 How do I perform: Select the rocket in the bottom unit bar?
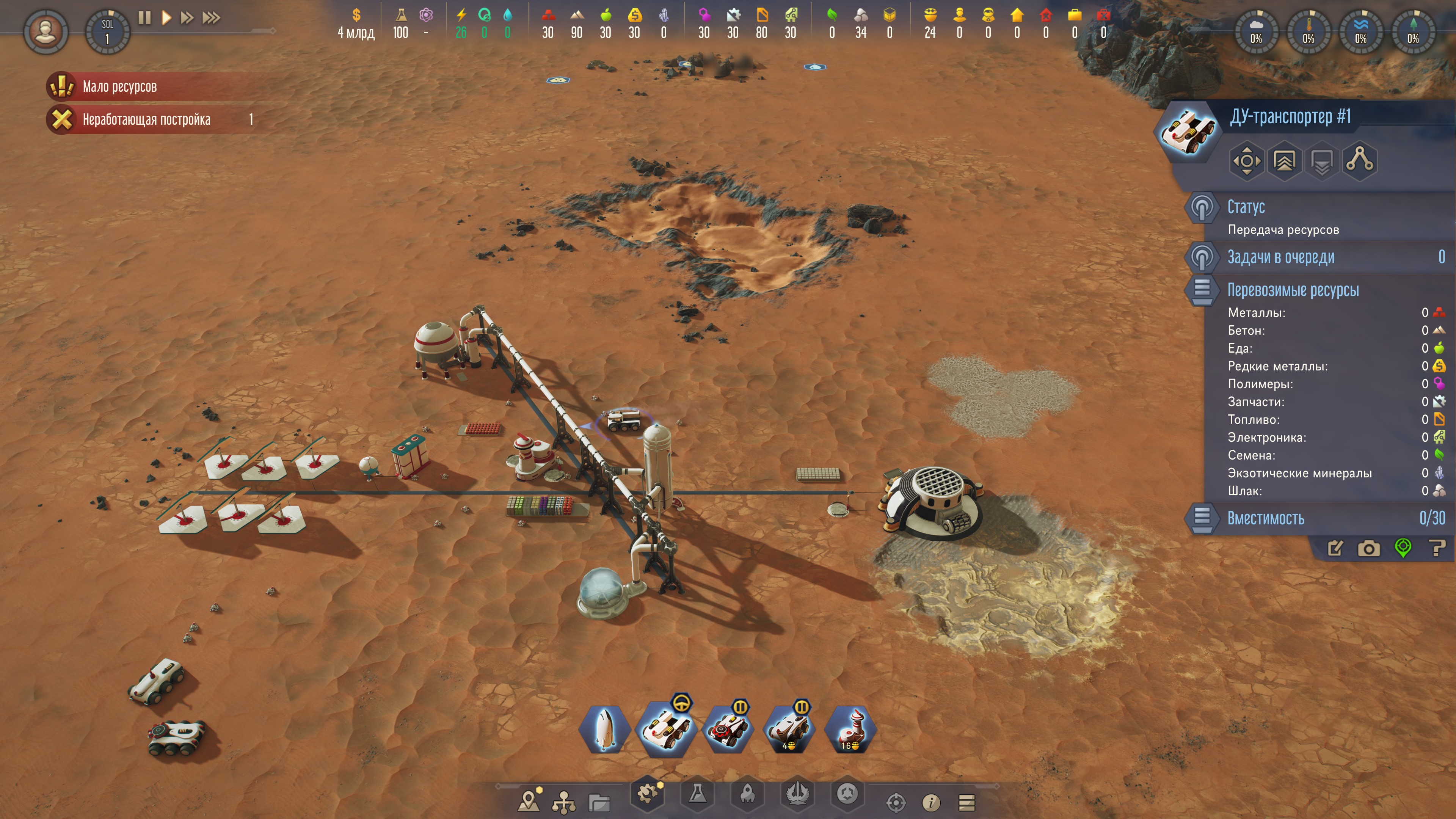[604, 730]
